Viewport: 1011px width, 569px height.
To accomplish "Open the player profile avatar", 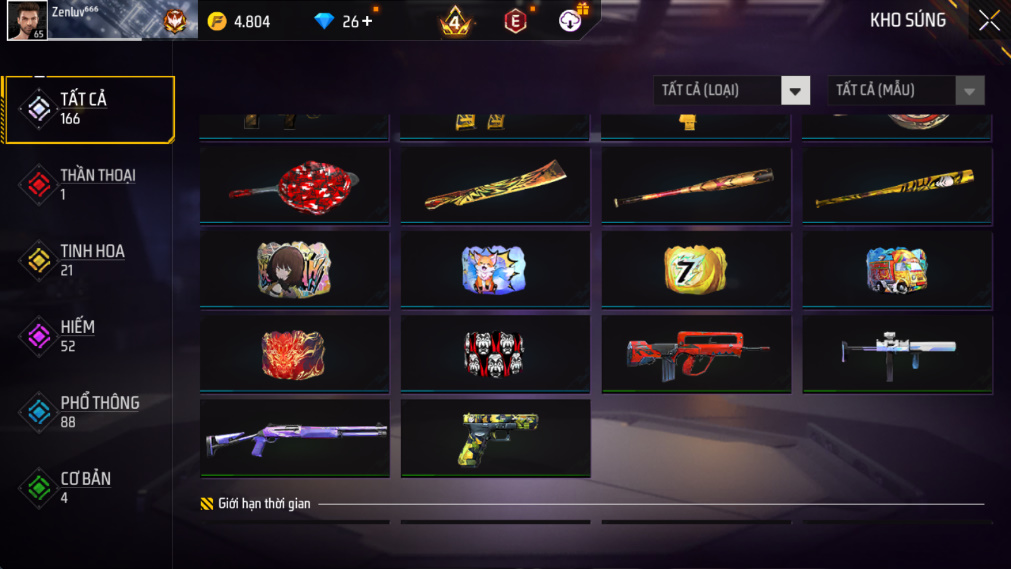I will click(x=27, y=20).
